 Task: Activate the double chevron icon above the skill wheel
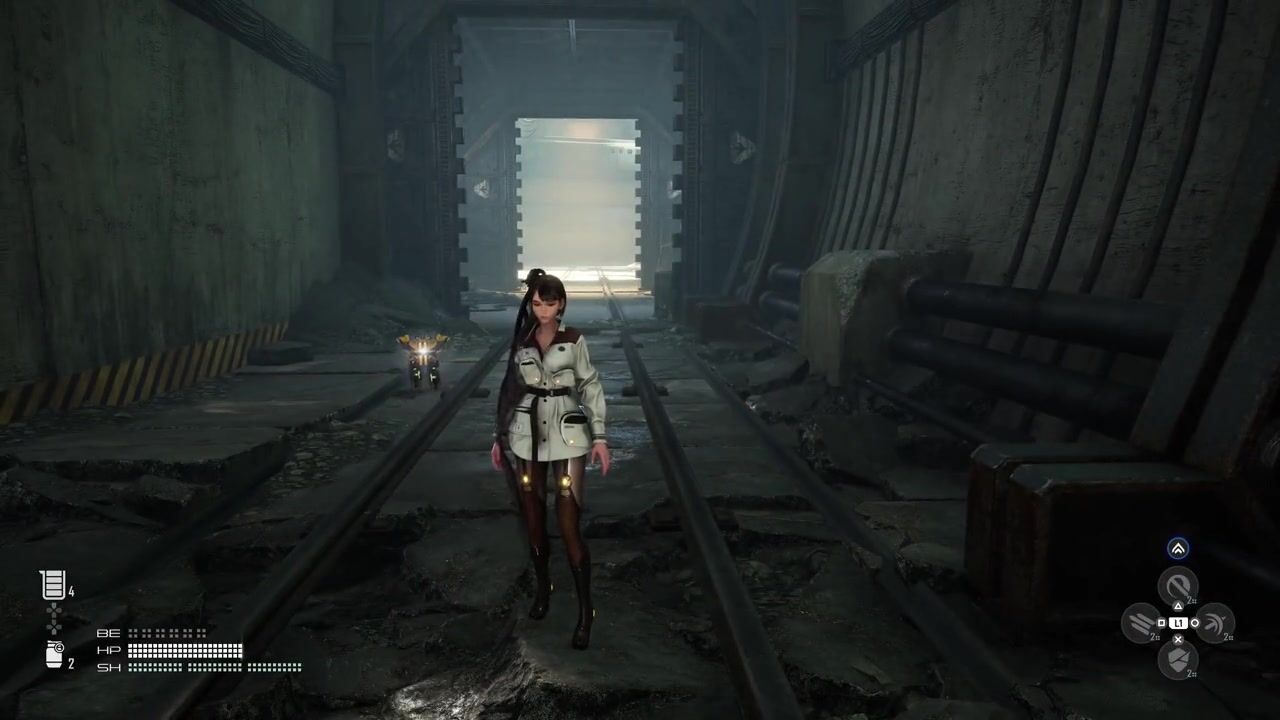pyautogui.click(x=1178, y=548)
